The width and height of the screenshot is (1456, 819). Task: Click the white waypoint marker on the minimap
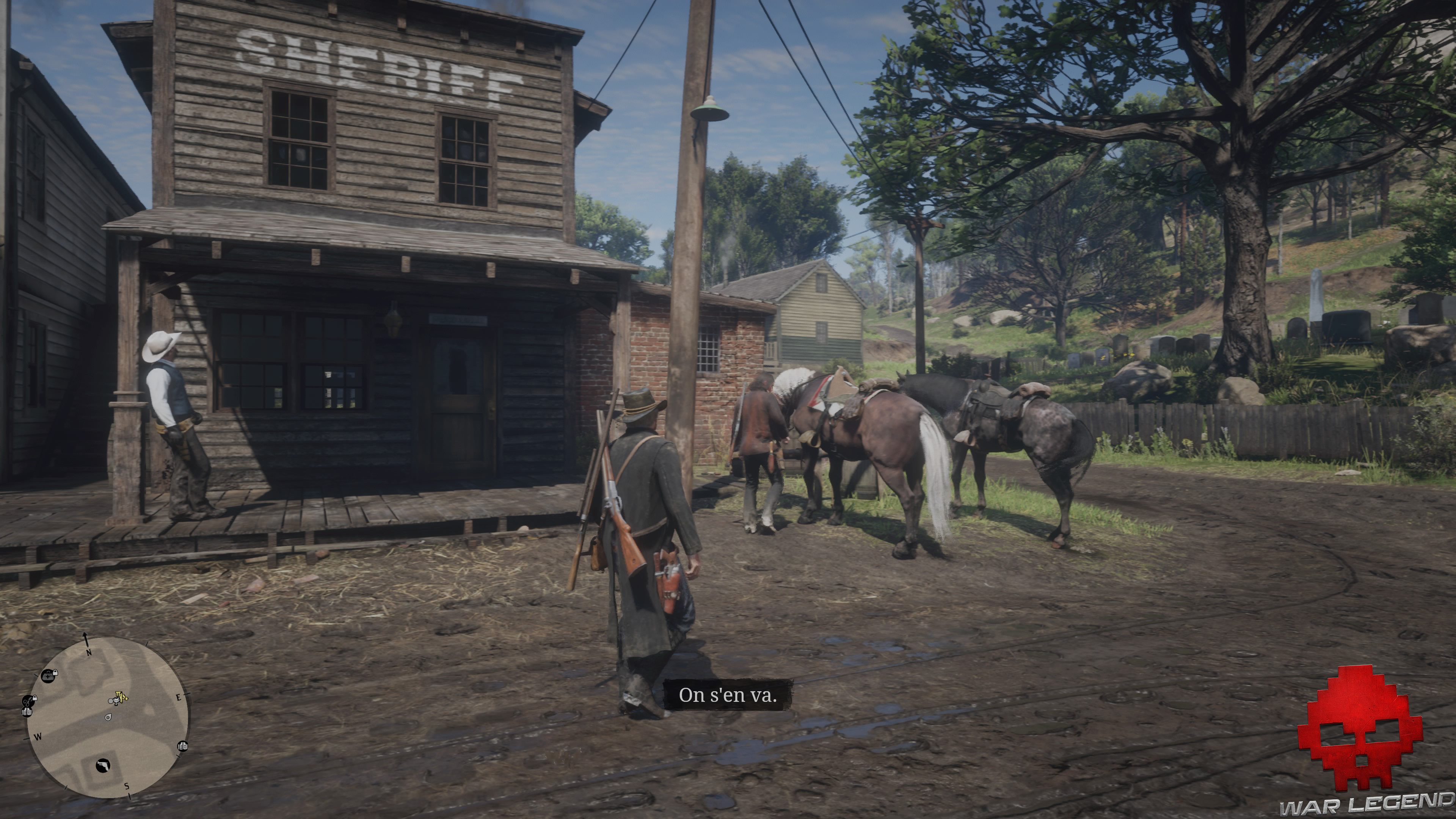[x=109, y=717]
